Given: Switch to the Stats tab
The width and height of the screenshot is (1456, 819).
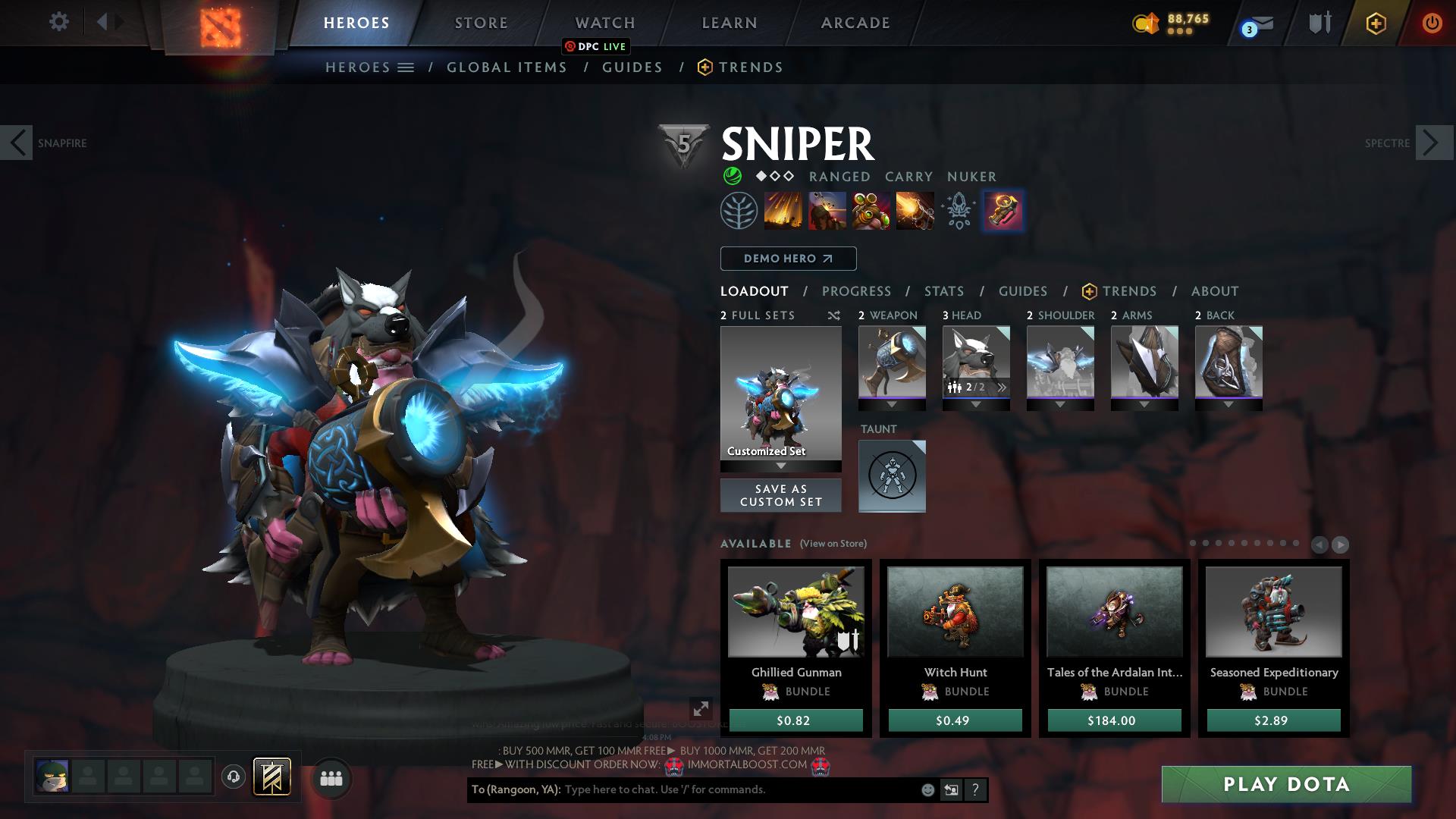Looking at the screenshot, I should click(x=943, y=290).
